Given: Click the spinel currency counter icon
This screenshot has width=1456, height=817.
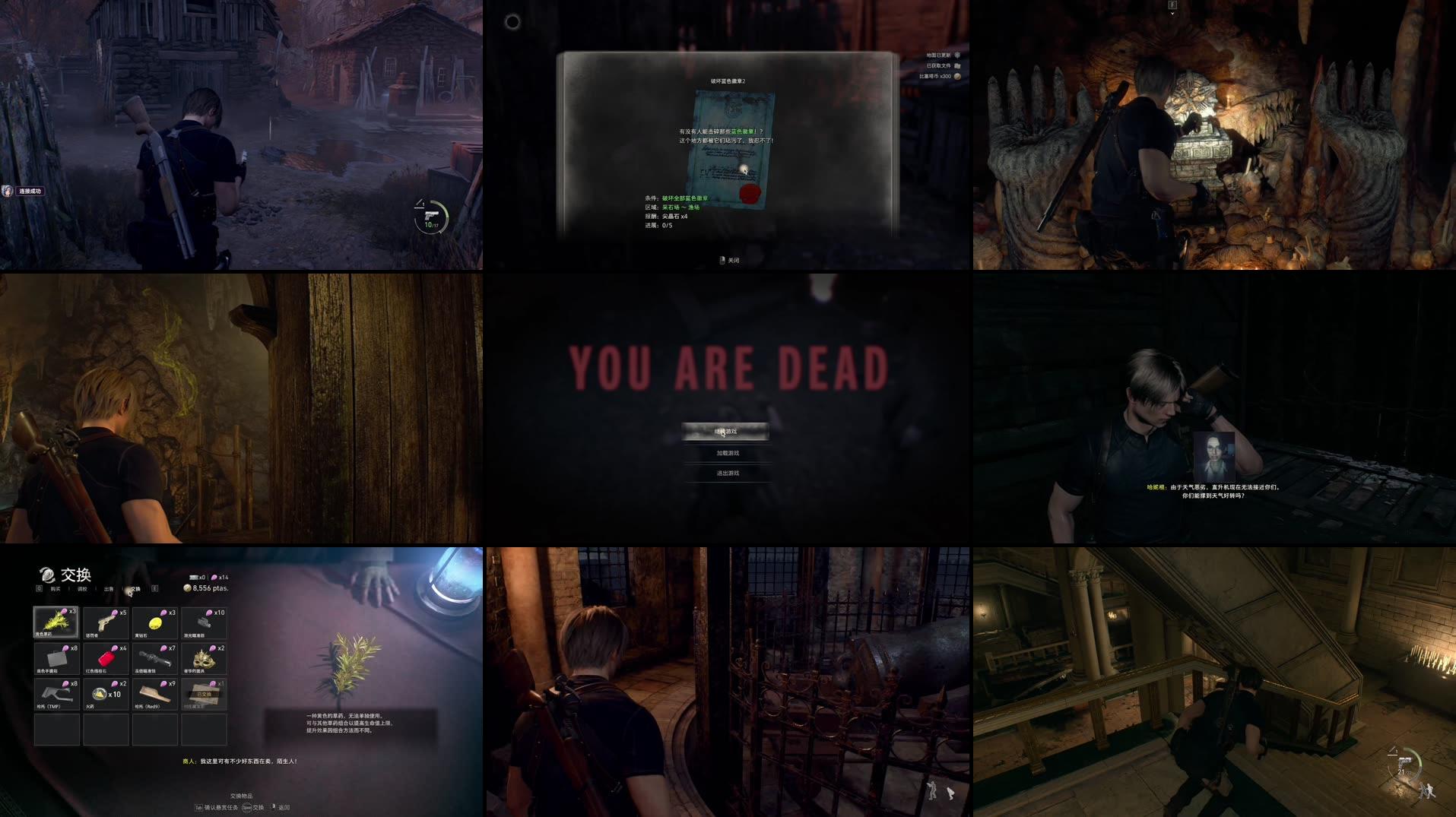Looking at the screenshot, I should point(216,578).
